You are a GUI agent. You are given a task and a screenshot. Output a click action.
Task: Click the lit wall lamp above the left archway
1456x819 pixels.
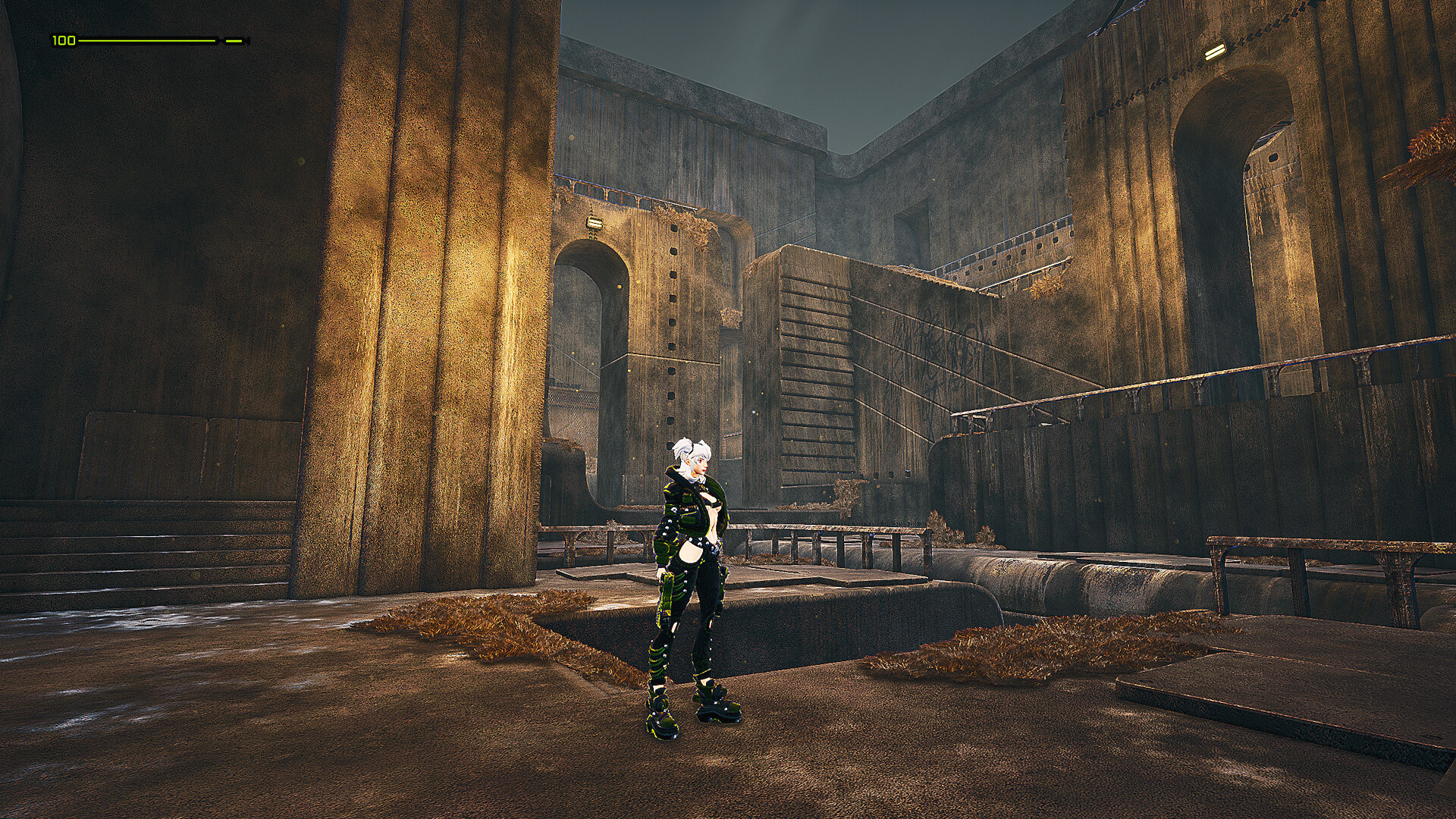coord(595,220)
